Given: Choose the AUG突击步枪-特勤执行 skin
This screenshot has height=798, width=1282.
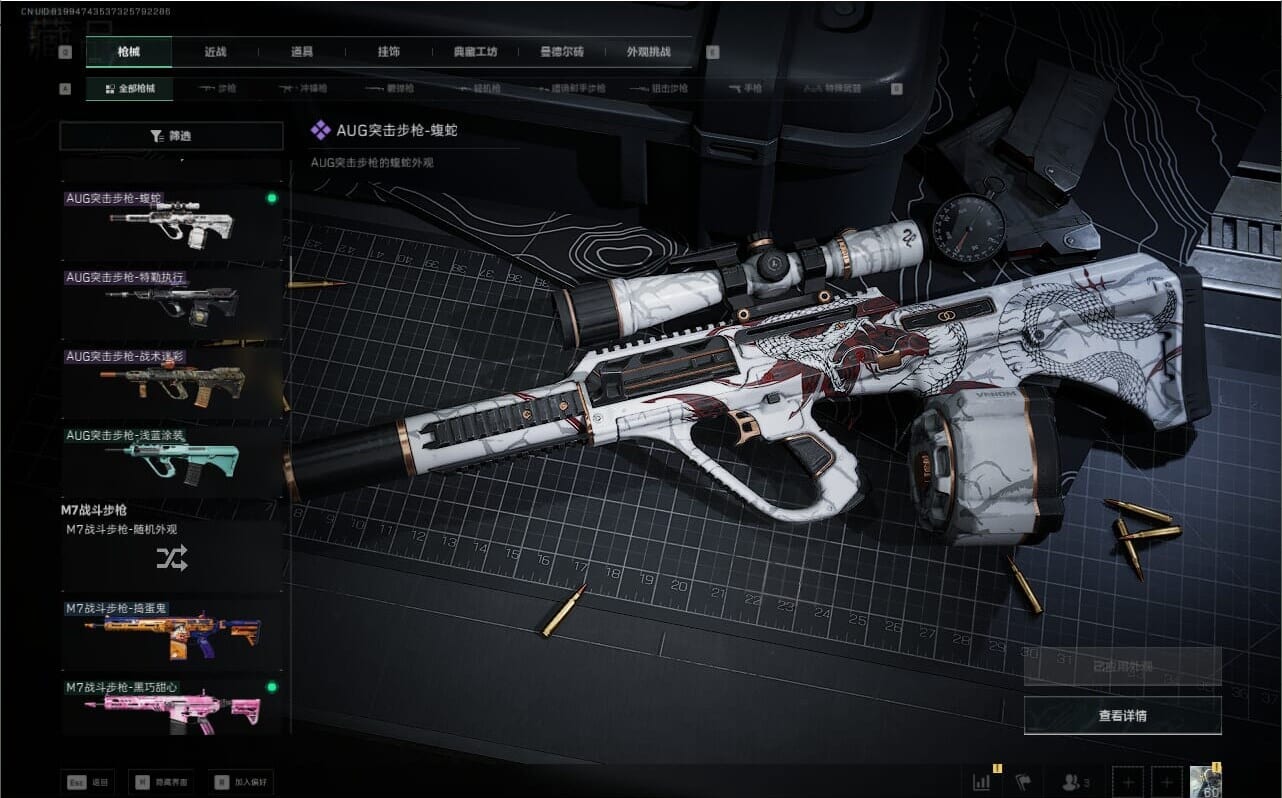Looking at the screenshot, I should 171,302.
